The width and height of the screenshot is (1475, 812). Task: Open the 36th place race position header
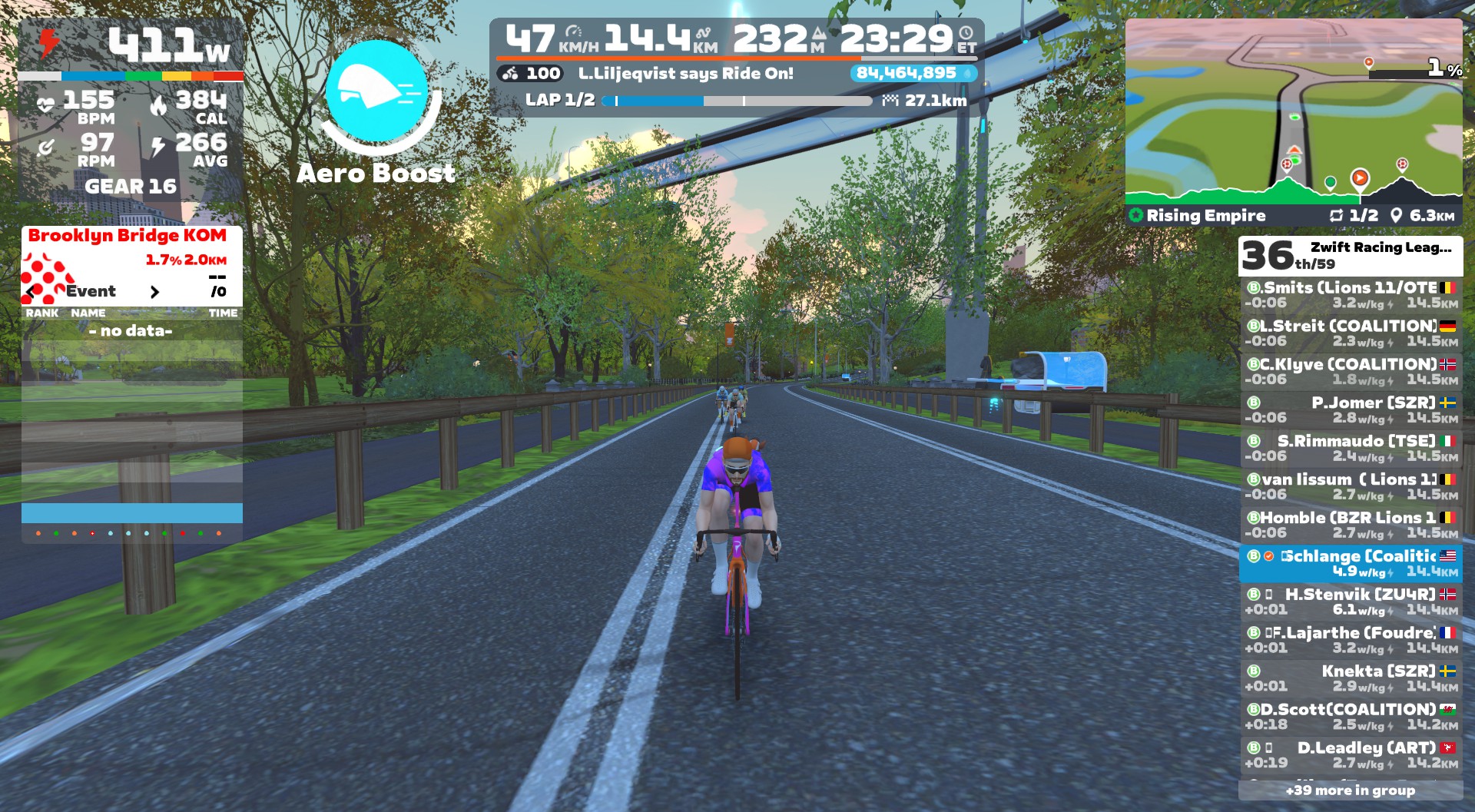click(1350, 256)
